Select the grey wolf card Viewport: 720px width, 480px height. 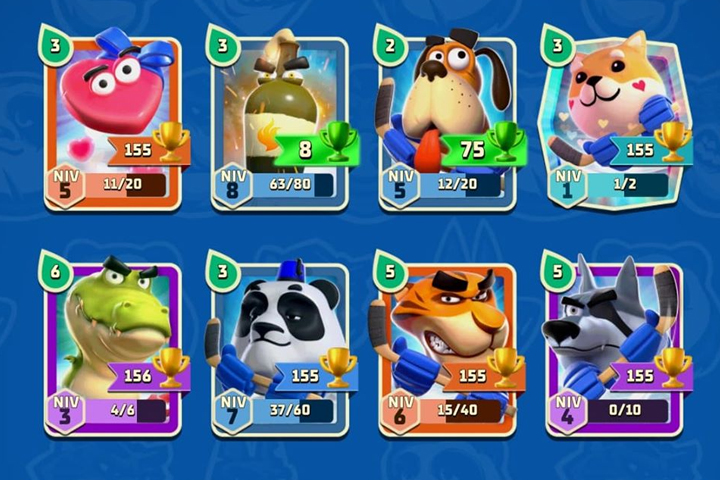click(x=615, y=347)
